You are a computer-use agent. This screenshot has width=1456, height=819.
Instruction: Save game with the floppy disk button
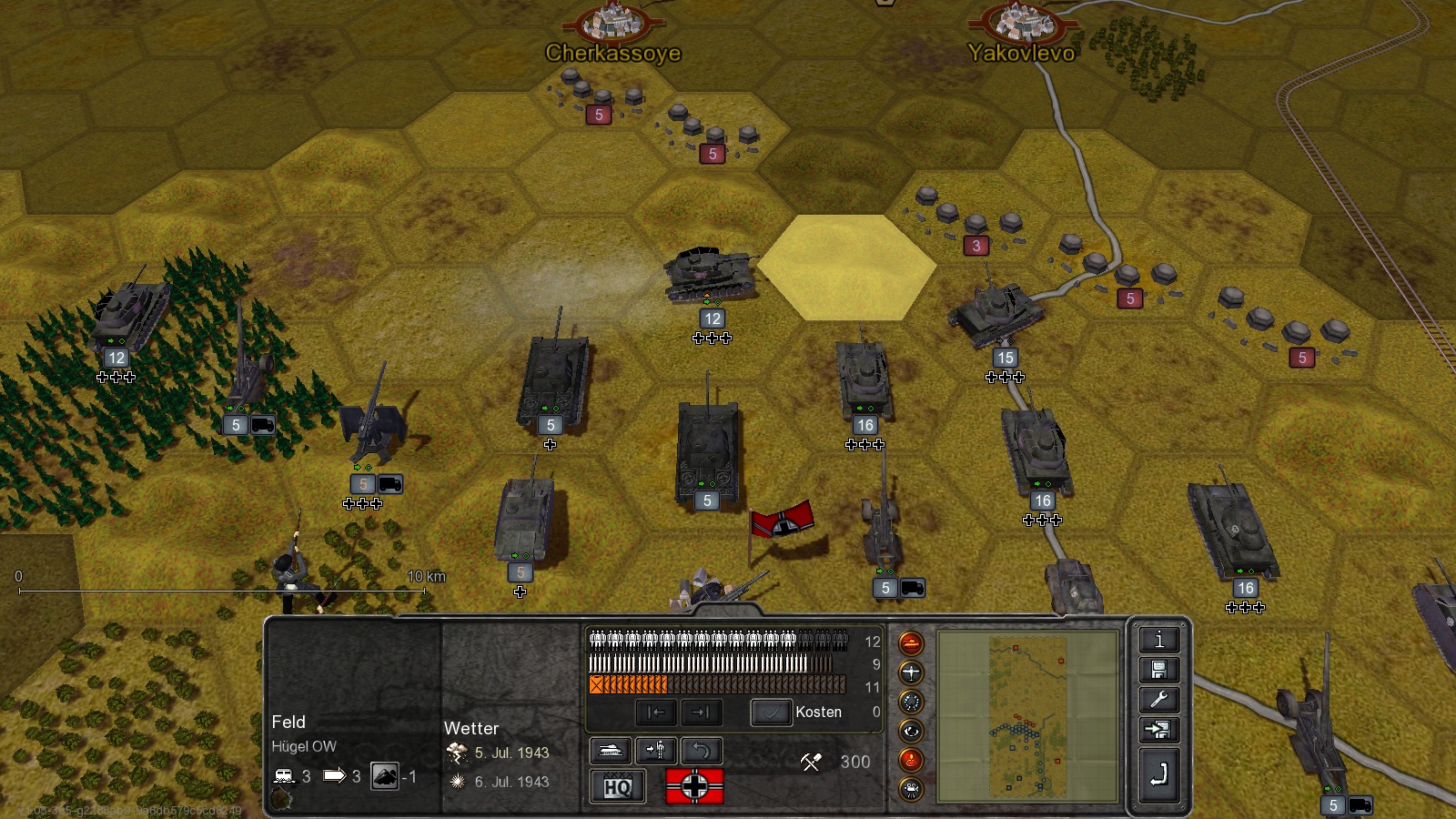1158,671
